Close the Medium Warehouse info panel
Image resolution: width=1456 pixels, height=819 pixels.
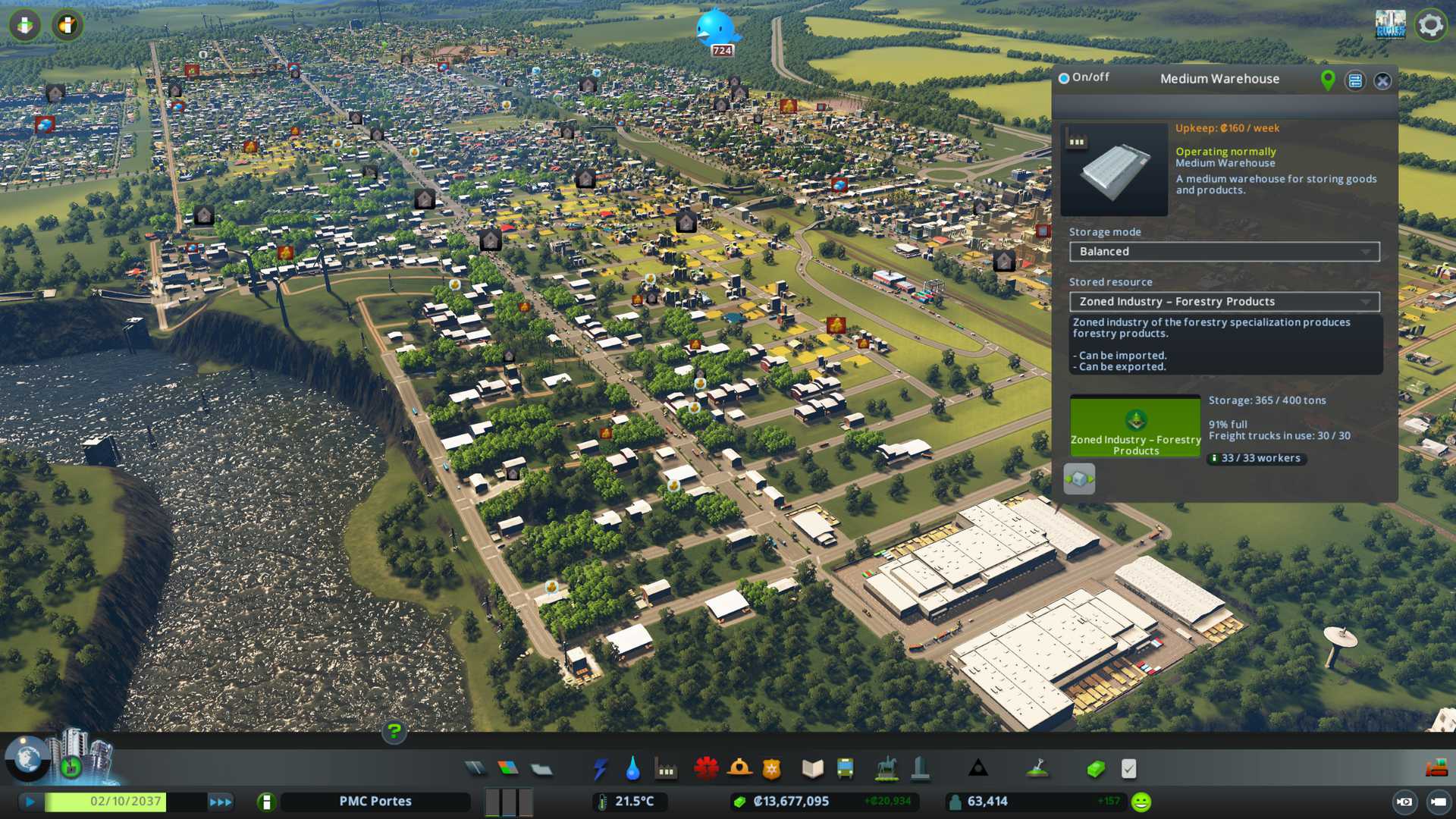coord(1382,81)
